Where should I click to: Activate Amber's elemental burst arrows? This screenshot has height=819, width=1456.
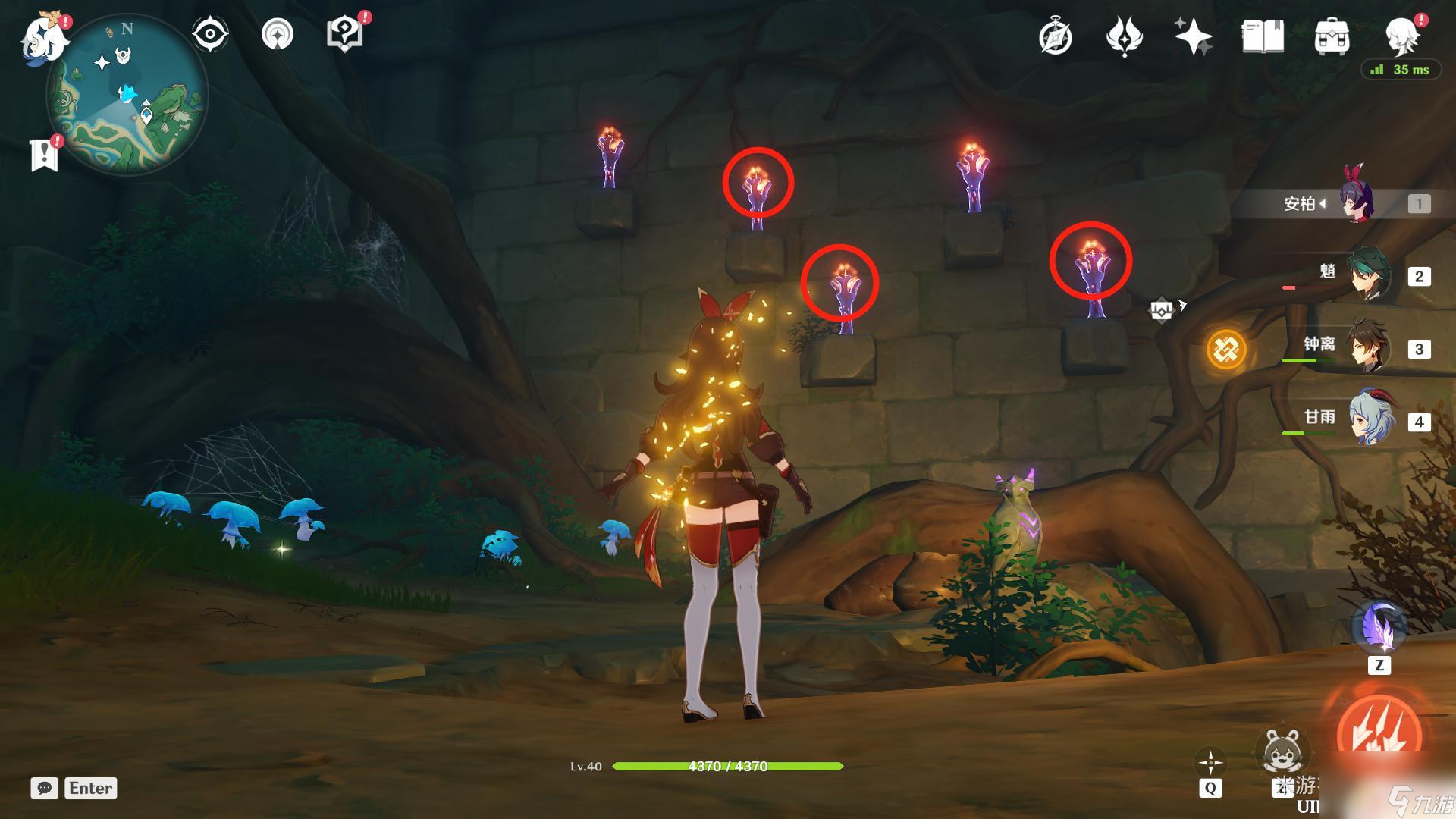point(1379,732)
